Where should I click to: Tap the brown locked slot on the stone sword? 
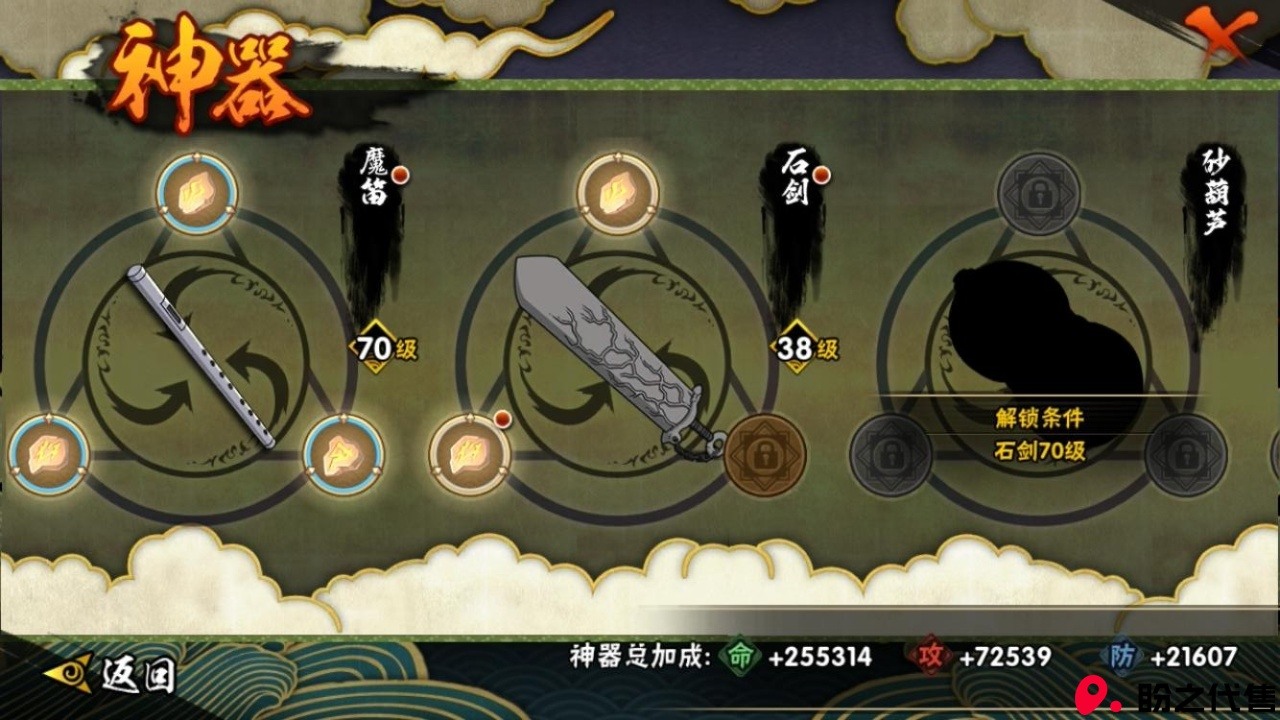click(764, 455)
